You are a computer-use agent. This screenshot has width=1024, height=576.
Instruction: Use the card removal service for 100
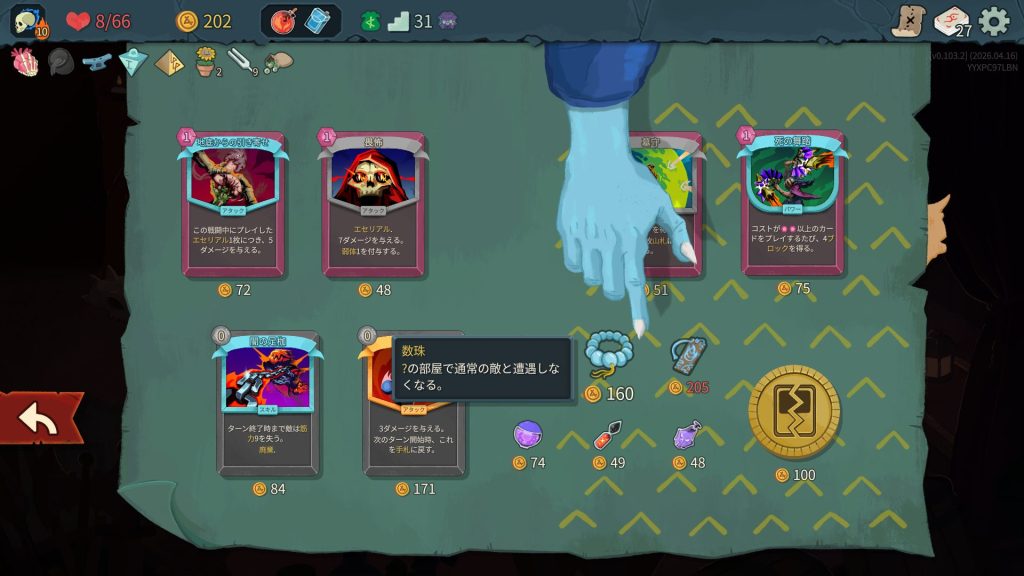tap(795, 412)
